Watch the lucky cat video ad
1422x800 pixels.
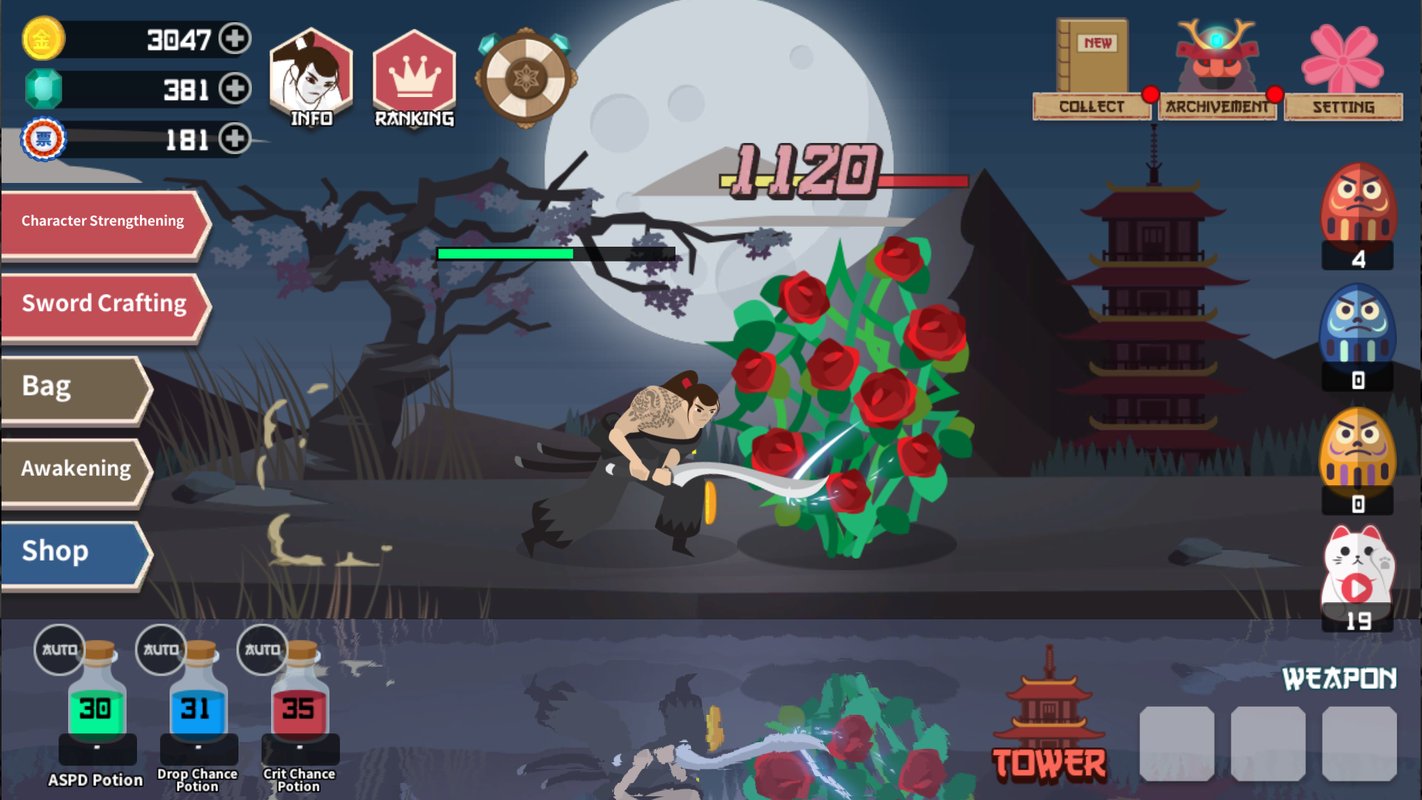1357,573
